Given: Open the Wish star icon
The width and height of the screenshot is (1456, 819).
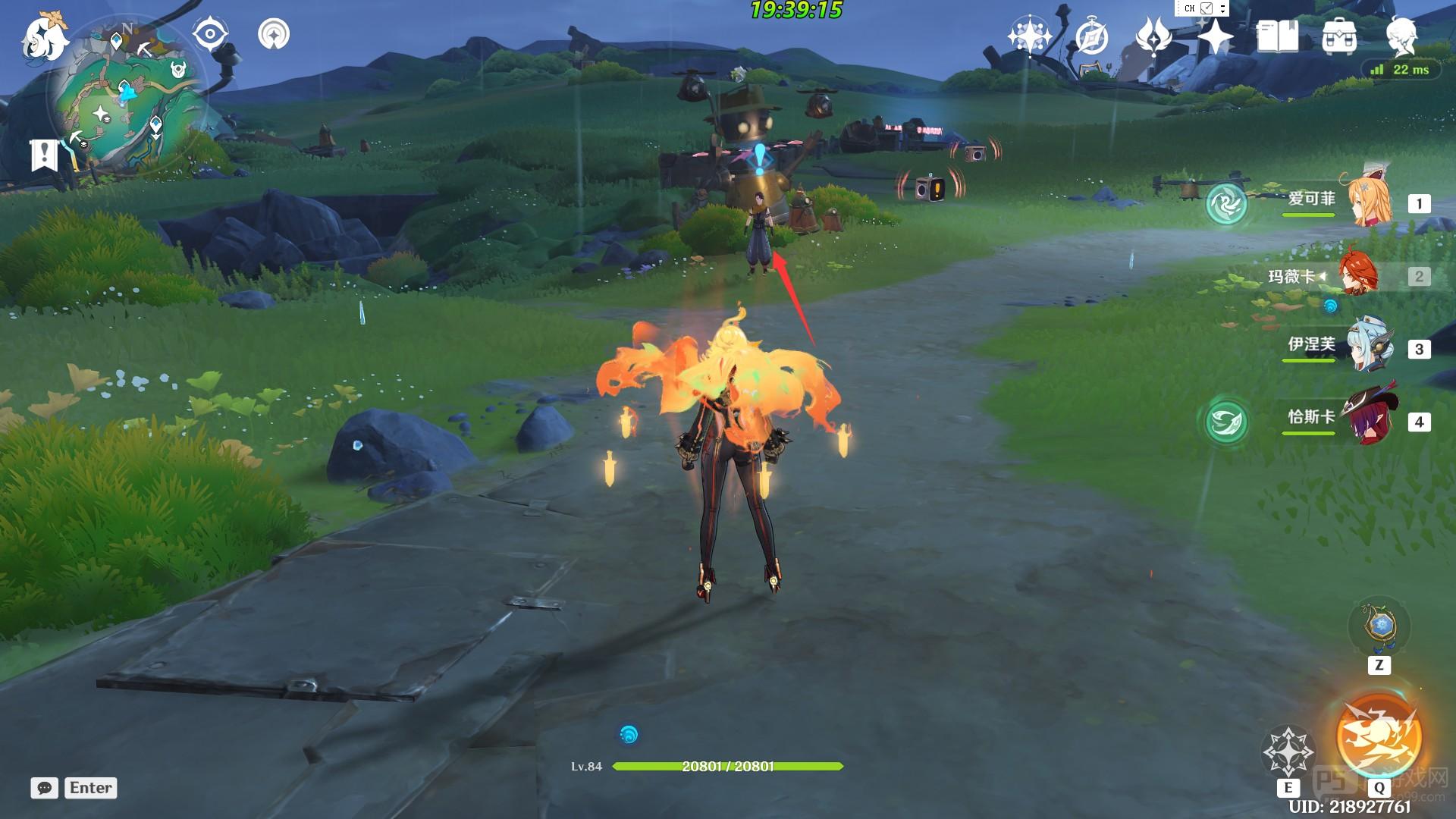Looking at the screenshot, I should (1028, 36).
